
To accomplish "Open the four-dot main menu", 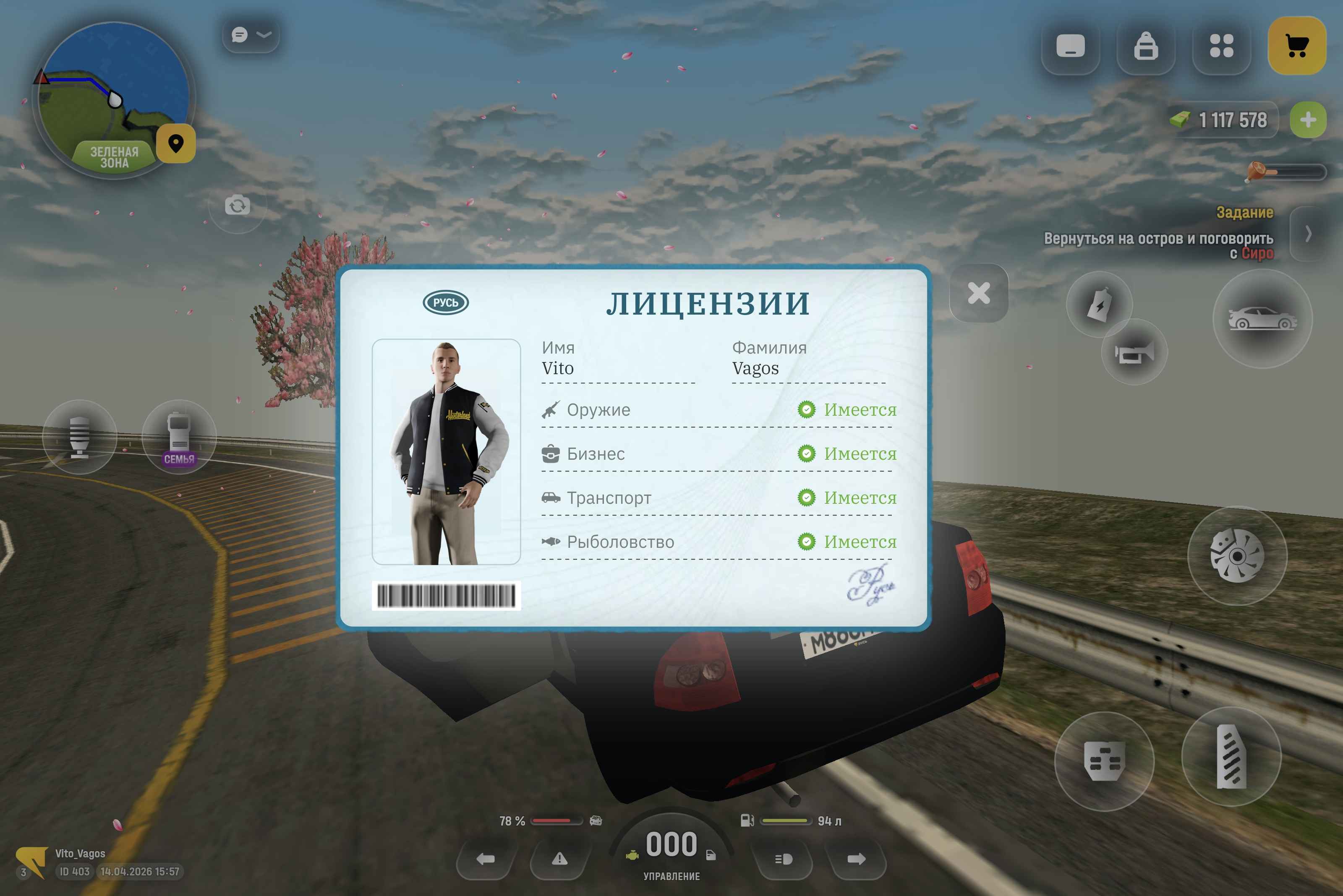I will tap(1221, 46).
